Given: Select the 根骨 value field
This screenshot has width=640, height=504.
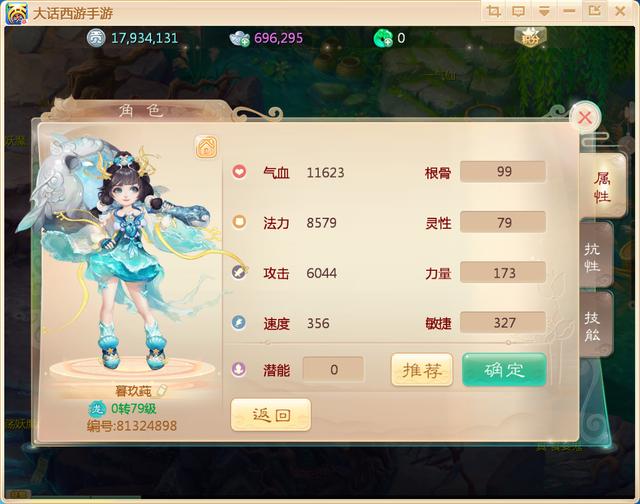Looking at the screenshot, I should click(503, 172).
